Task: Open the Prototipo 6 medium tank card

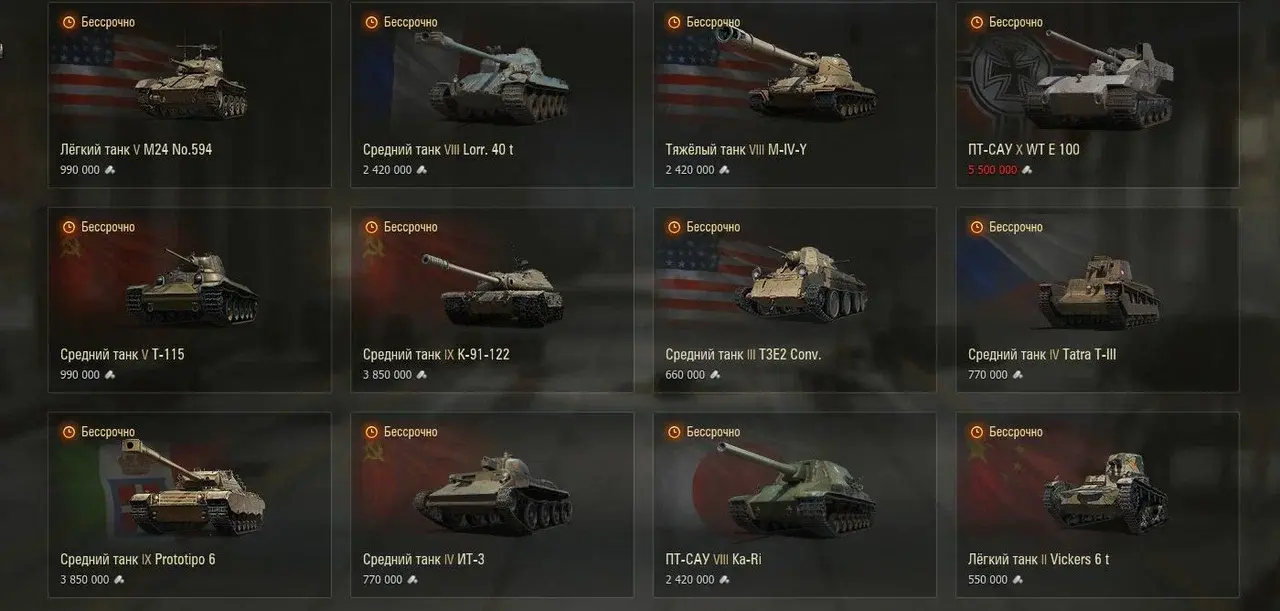Action: 189,504
